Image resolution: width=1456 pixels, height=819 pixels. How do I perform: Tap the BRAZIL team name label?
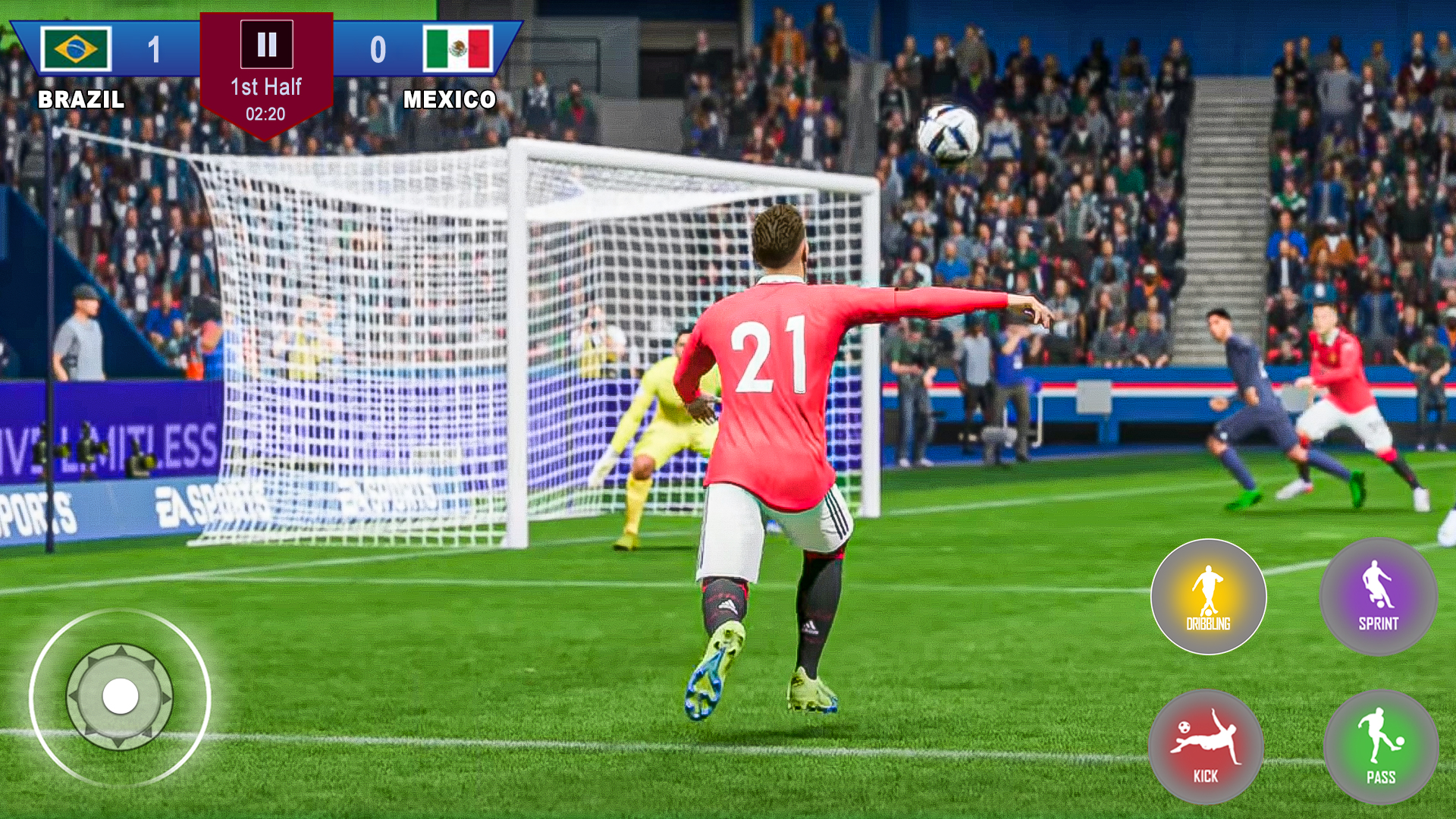pos(81,97)
